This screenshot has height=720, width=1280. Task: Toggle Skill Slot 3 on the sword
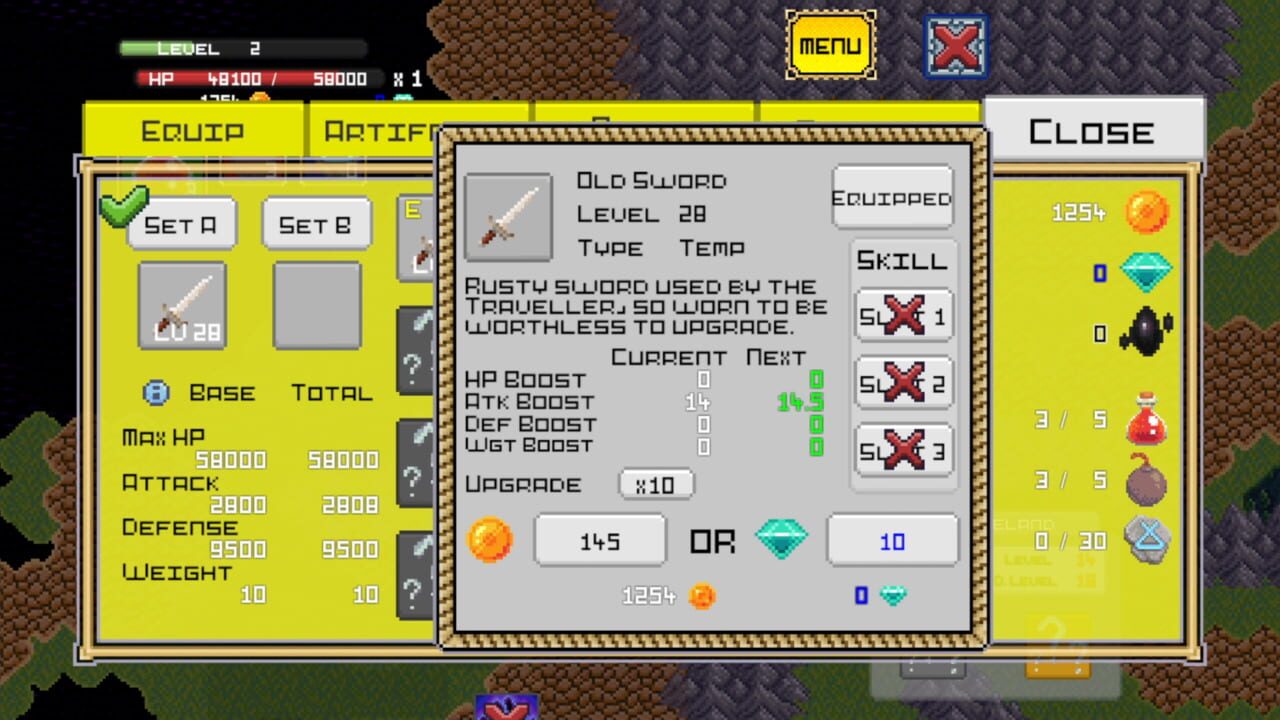point(902,450)
